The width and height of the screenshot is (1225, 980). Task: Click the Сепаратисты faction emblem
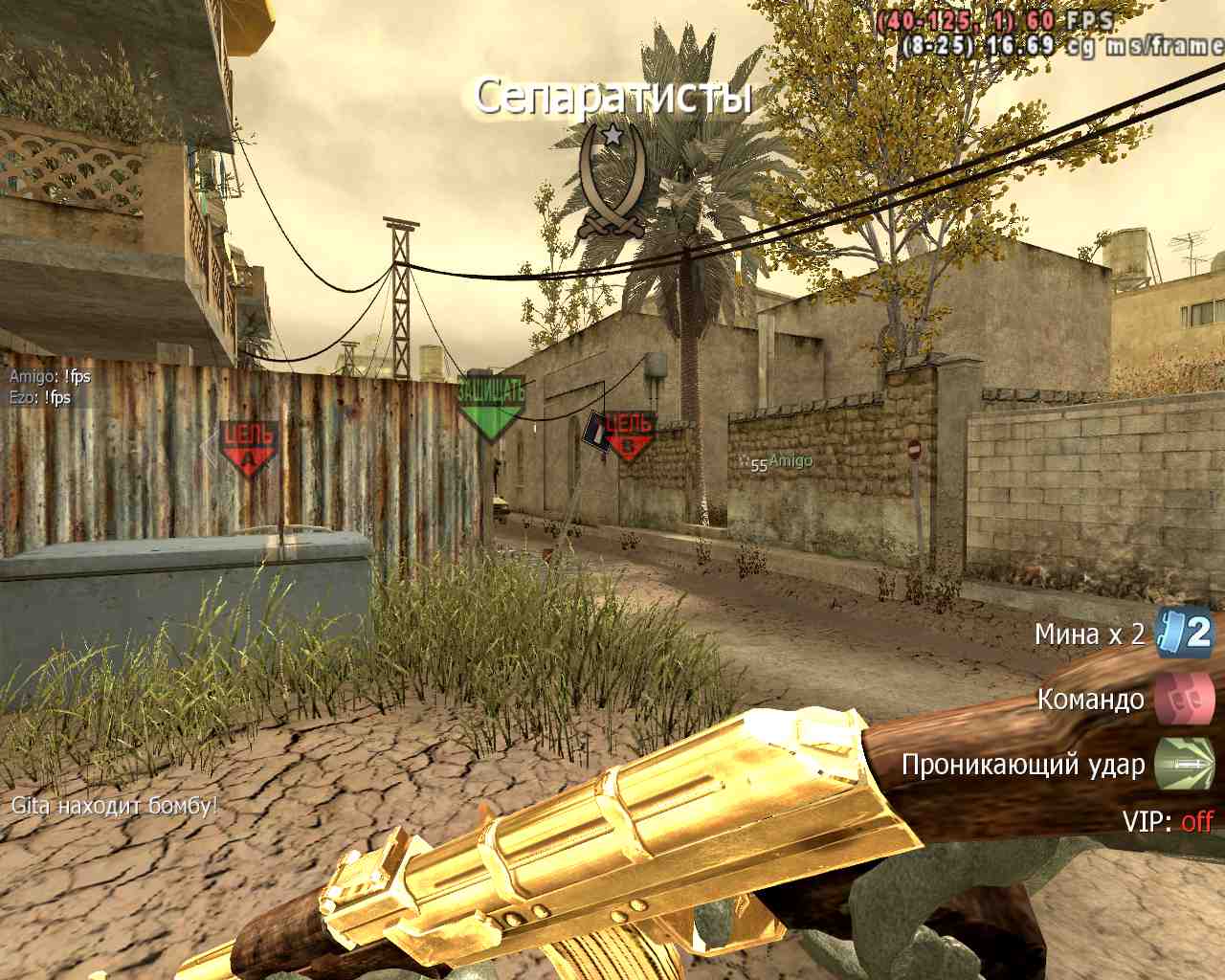pos(612,182)
